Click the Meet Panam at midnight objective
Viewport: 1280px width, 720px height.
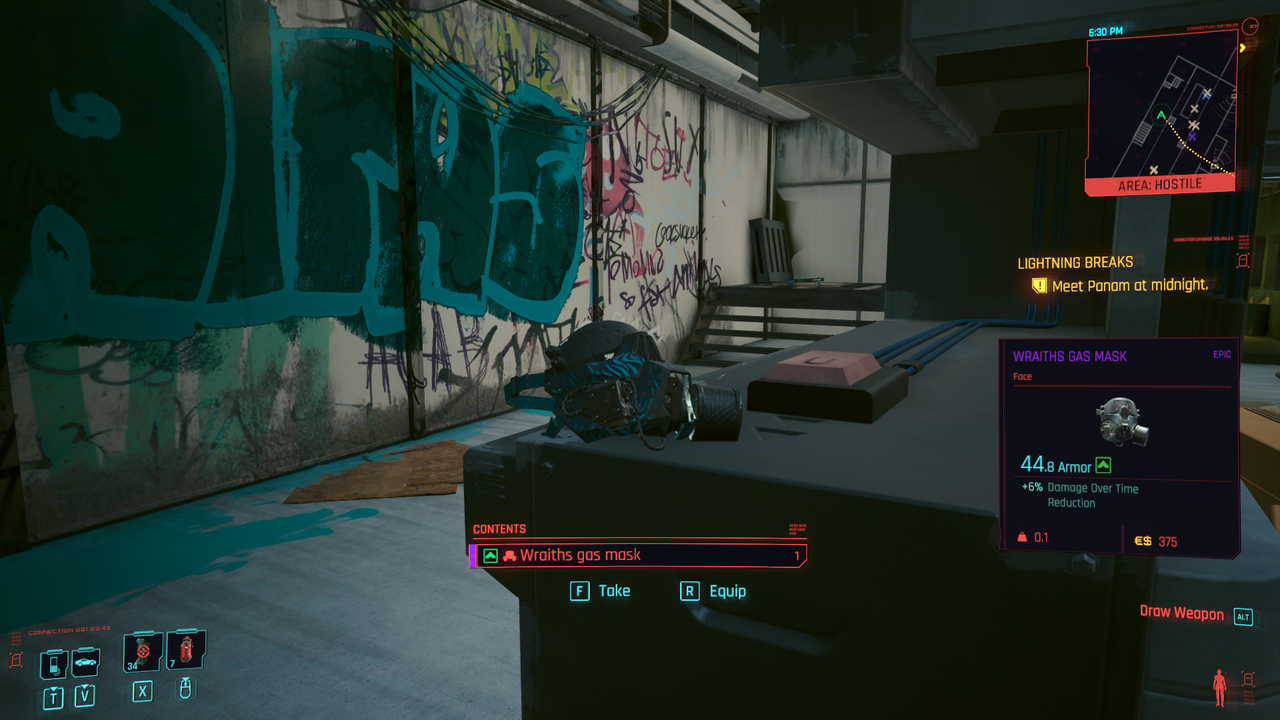(1129, 286)
